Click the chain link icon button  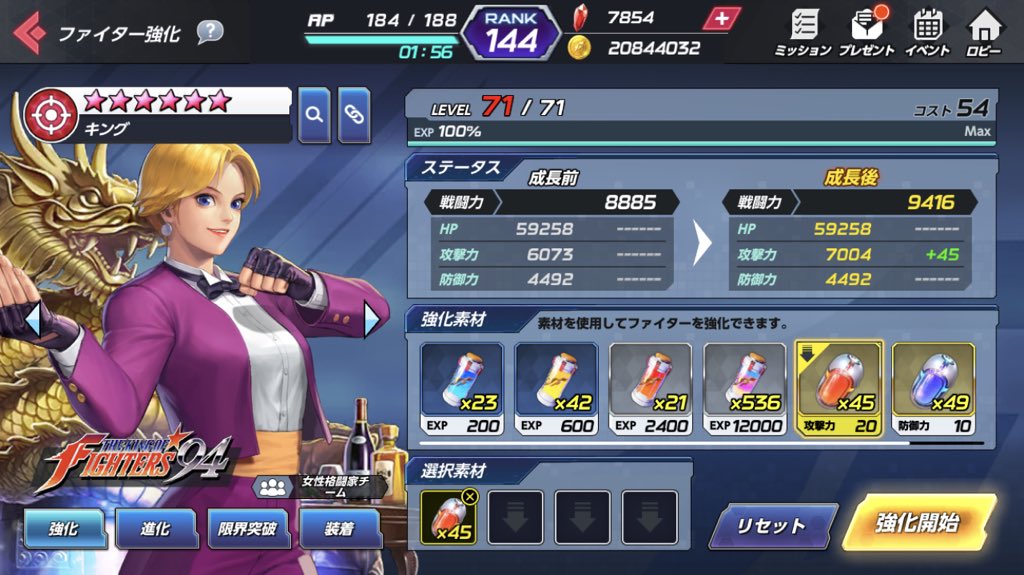pos(353,115)
